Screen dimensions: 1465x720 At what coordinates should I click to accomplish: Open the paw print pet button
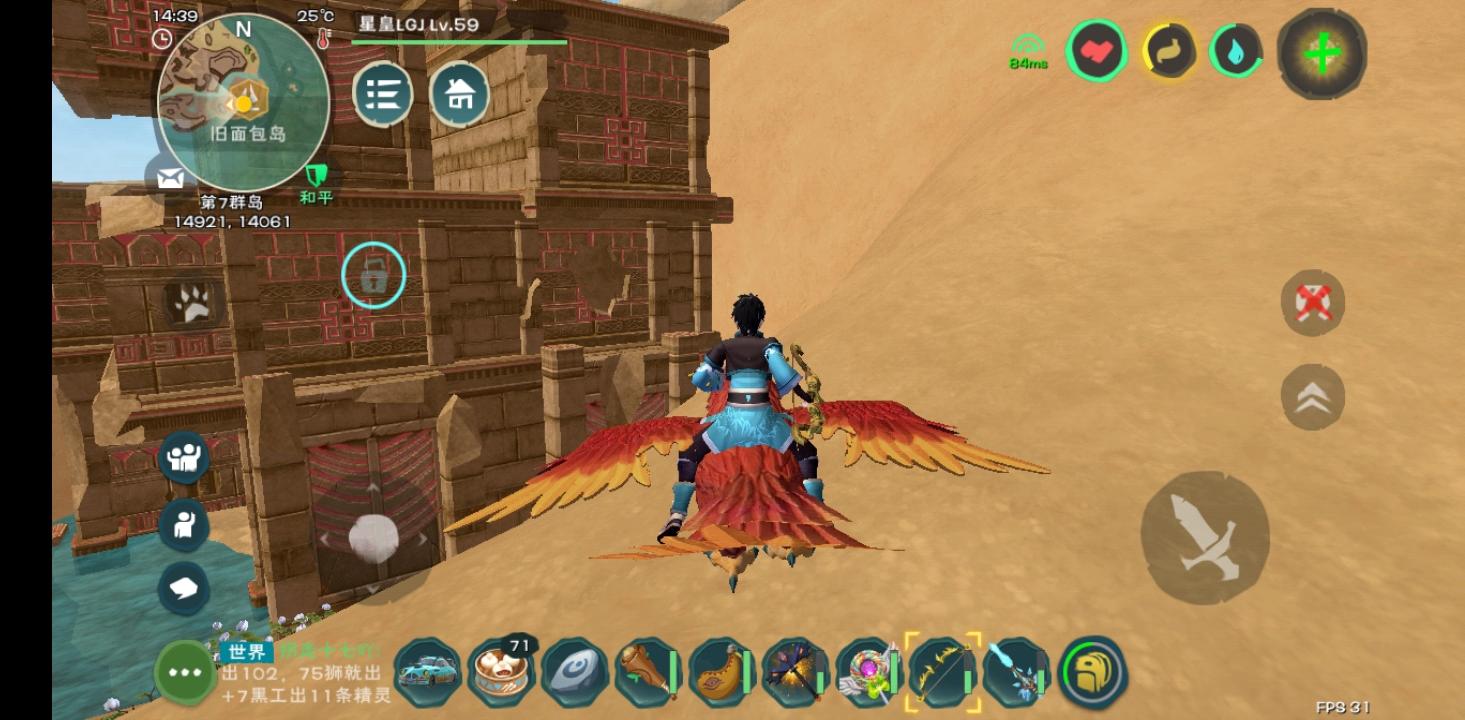[x=191, y=302]
